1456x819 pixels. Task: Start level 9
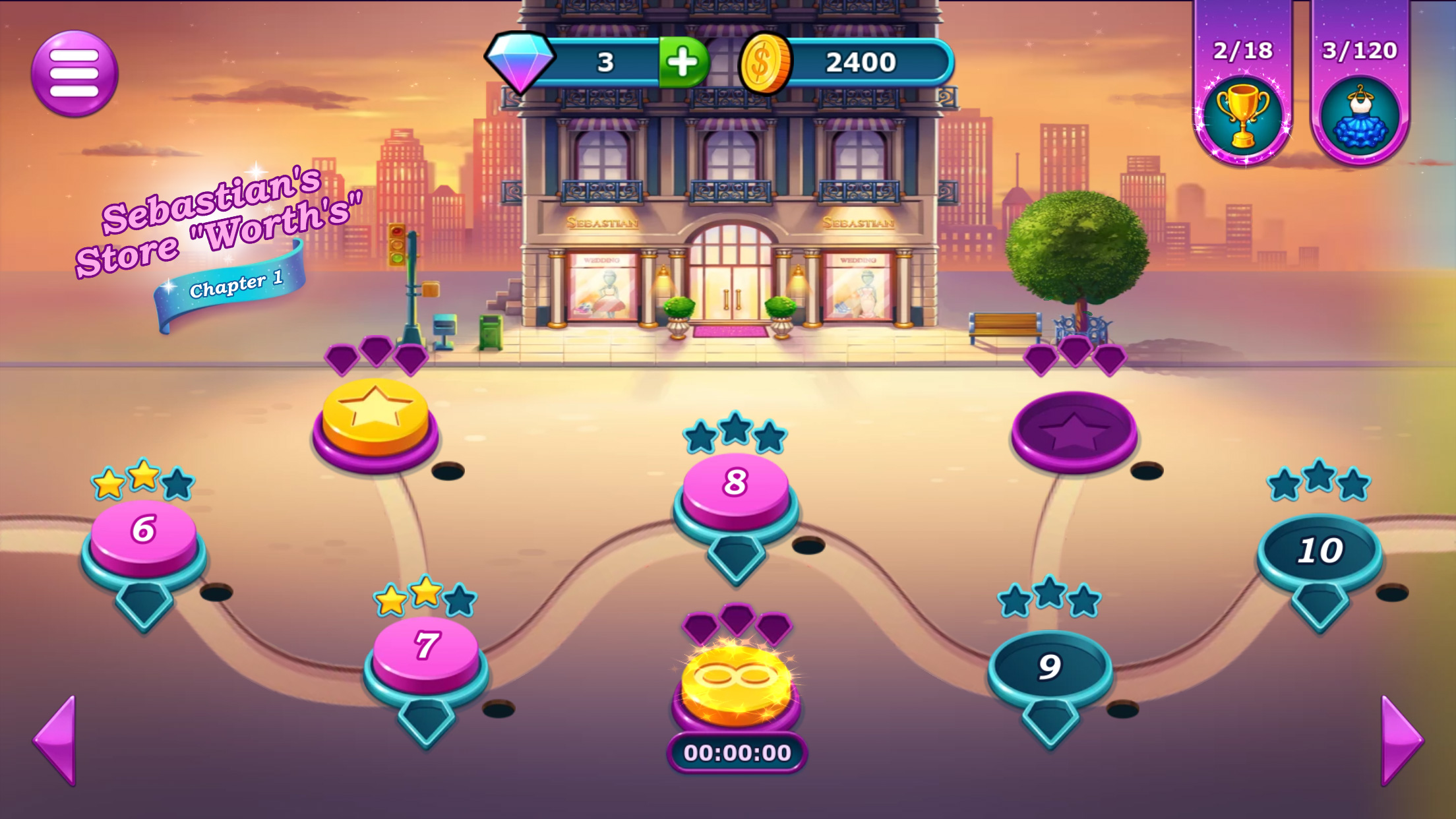tap(1050, 666)
